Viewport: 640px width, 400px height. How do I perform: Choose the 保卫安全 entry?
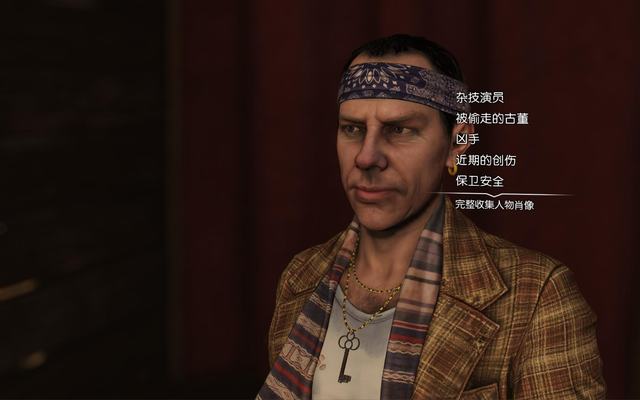(x=479, y=181)
